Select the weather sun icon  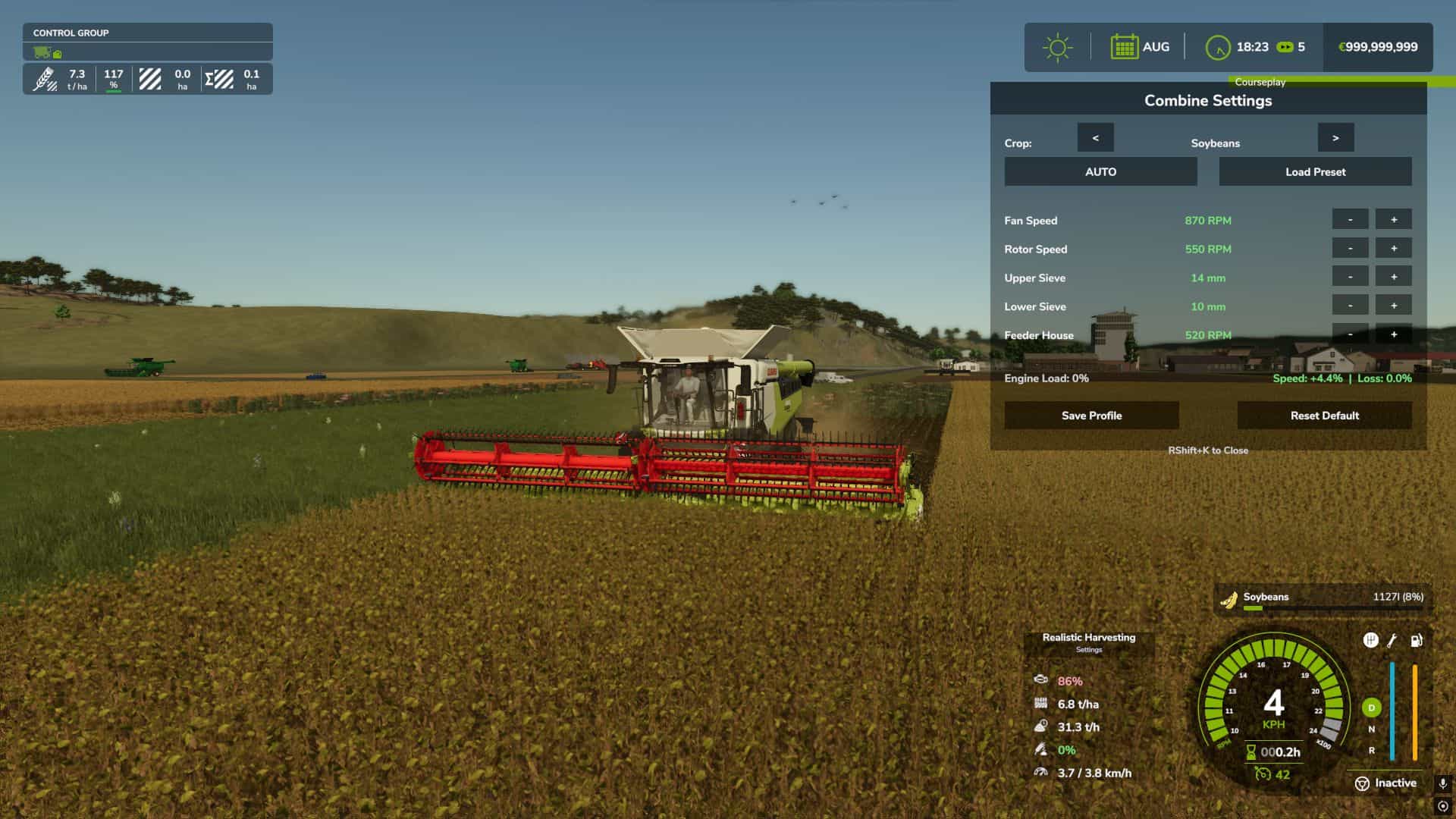[1057, 45]
